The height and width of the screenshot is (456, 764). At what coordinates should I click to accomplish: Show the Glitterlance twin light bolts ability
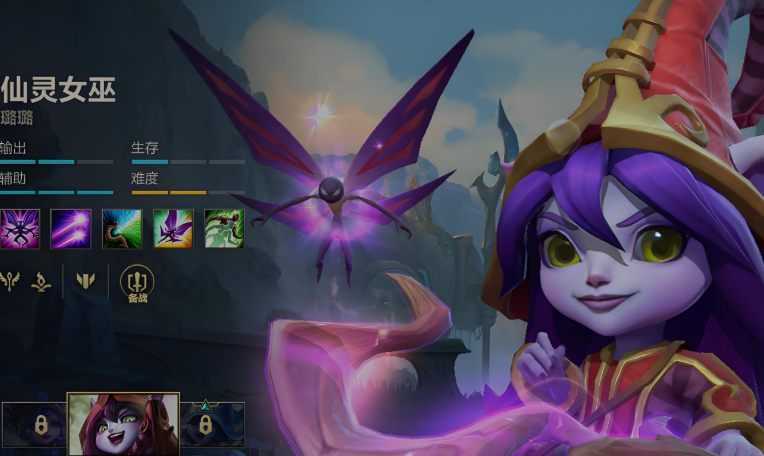pyautogui.click(x=71, y=228)
